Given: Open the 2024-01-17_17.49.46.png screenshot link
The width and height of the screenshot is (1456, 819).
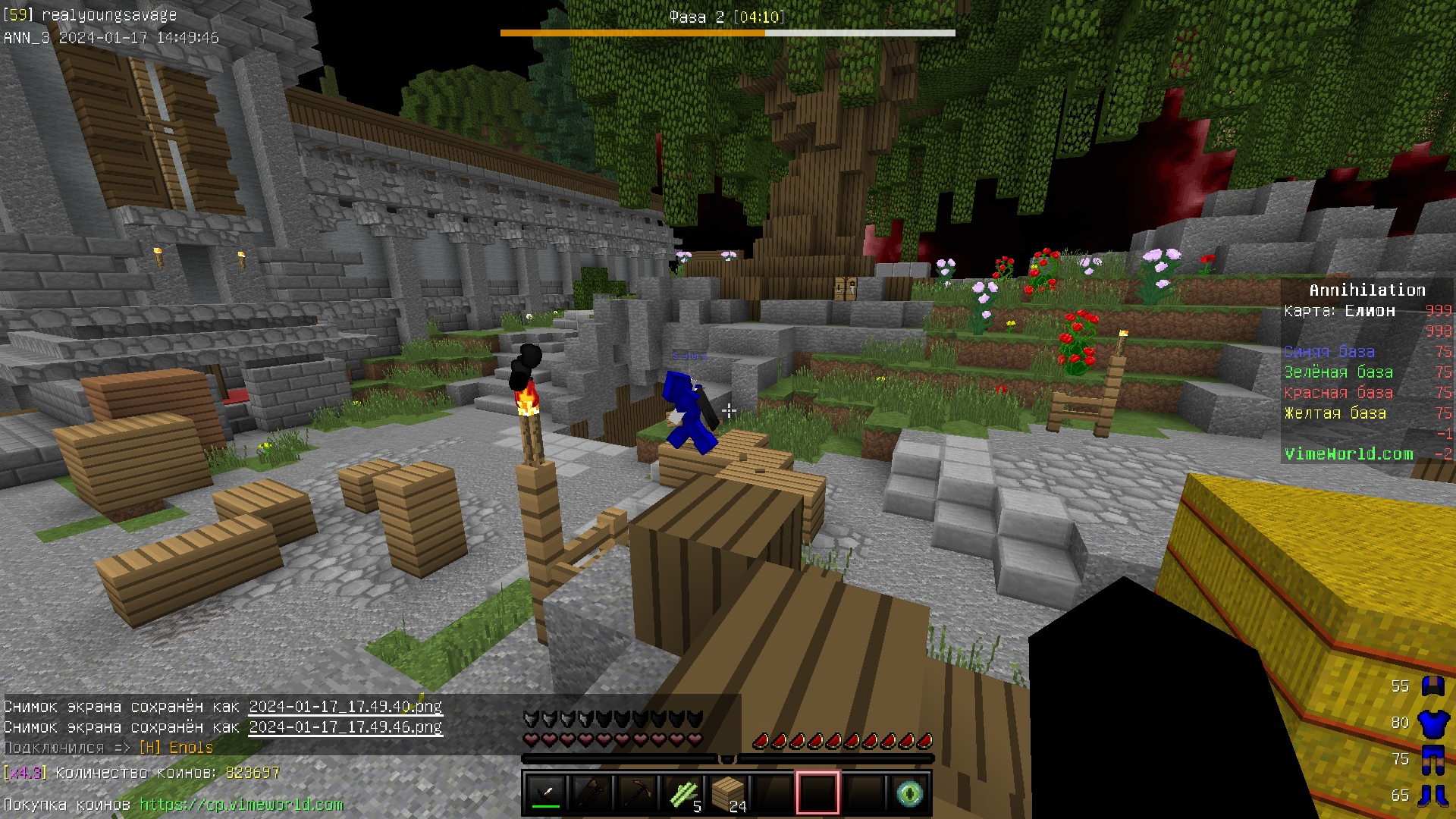Looking at the screenshot, I should (345, 727).
